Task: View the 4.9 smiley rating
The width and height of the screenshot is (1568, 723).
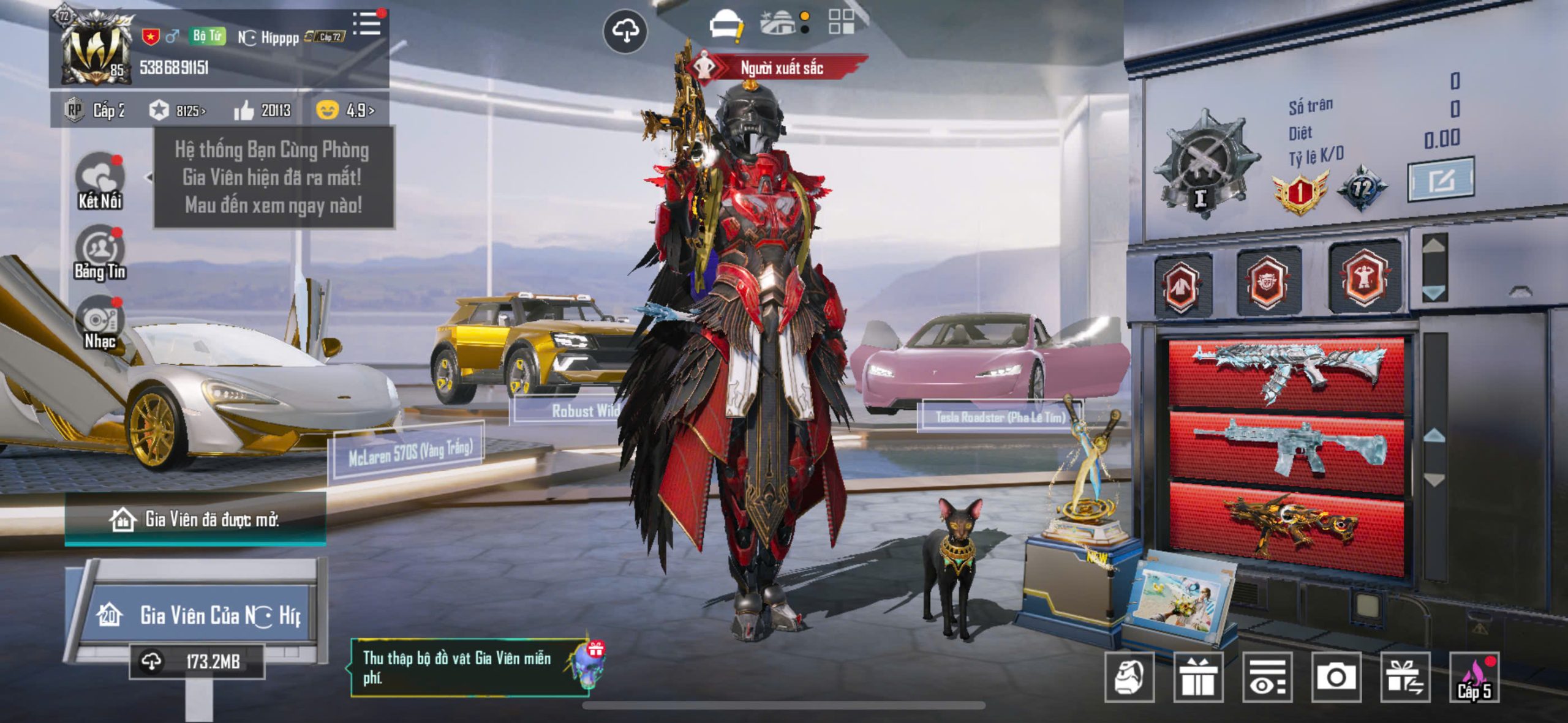Action: tap(345, 110)
